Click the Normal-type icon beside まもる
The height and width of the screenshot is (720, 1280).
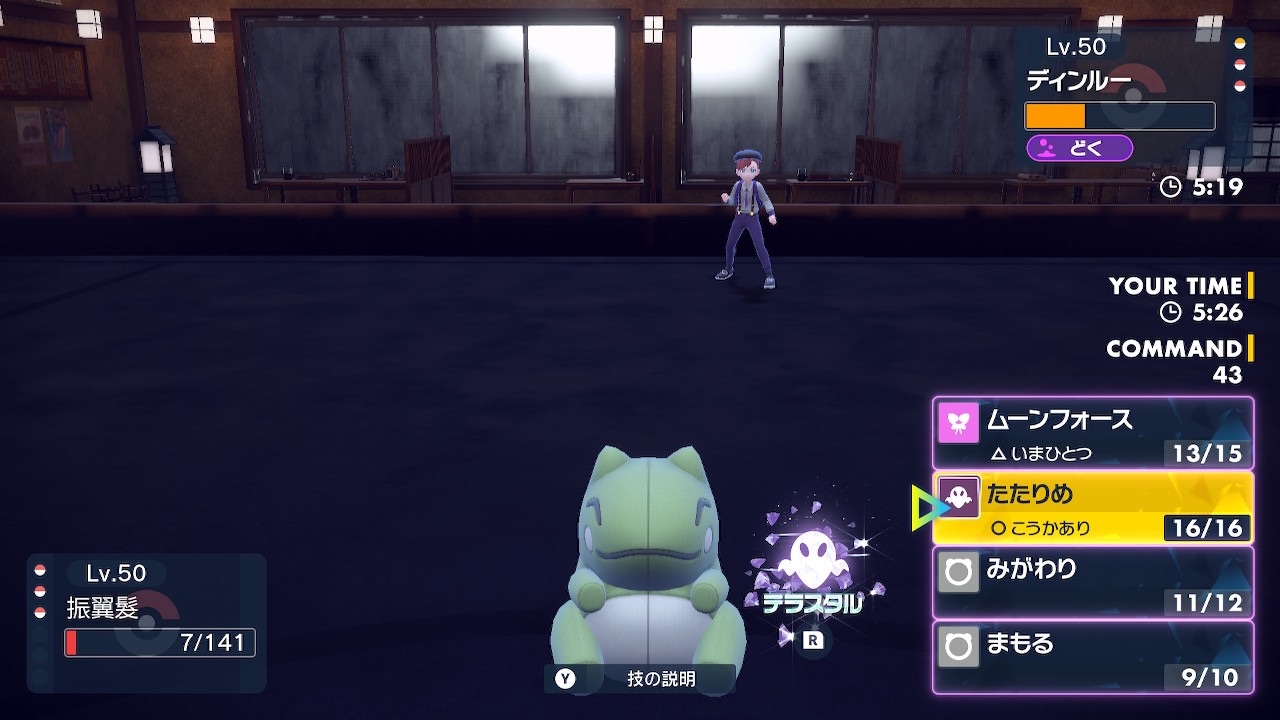tap(958, 645)
